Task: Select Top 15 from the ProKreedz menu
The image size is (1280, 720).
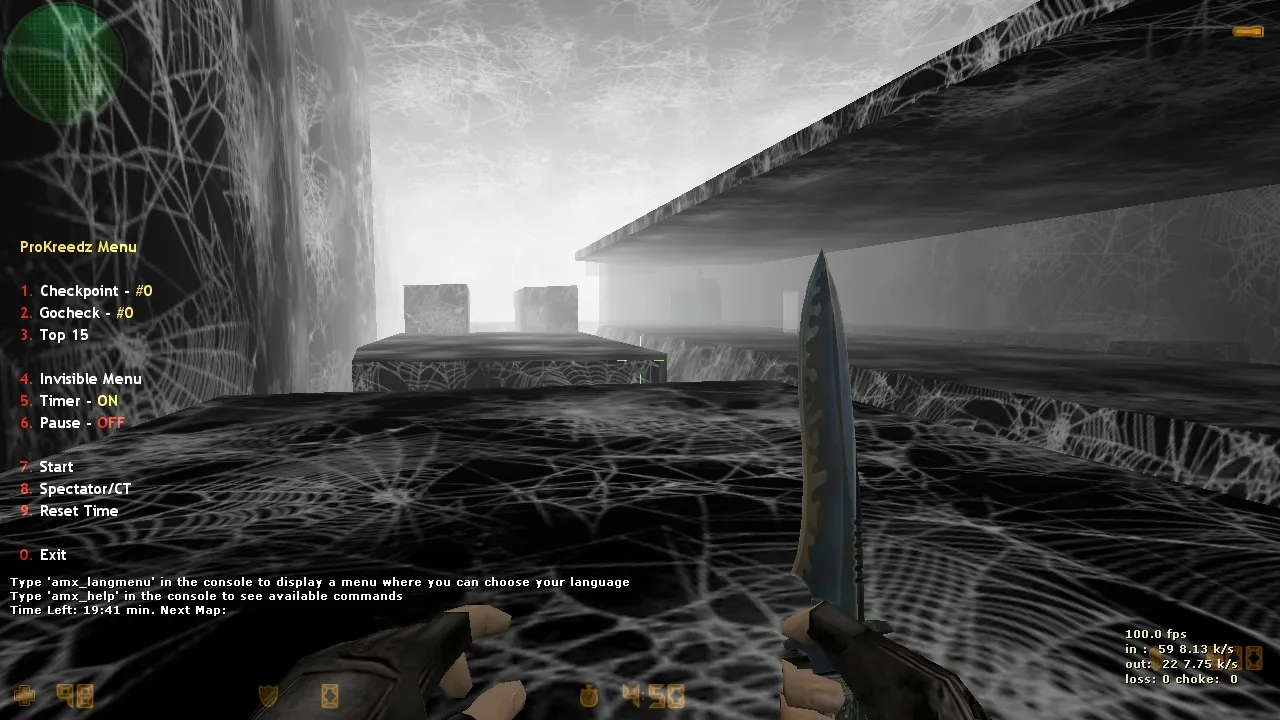Action: 62,335
